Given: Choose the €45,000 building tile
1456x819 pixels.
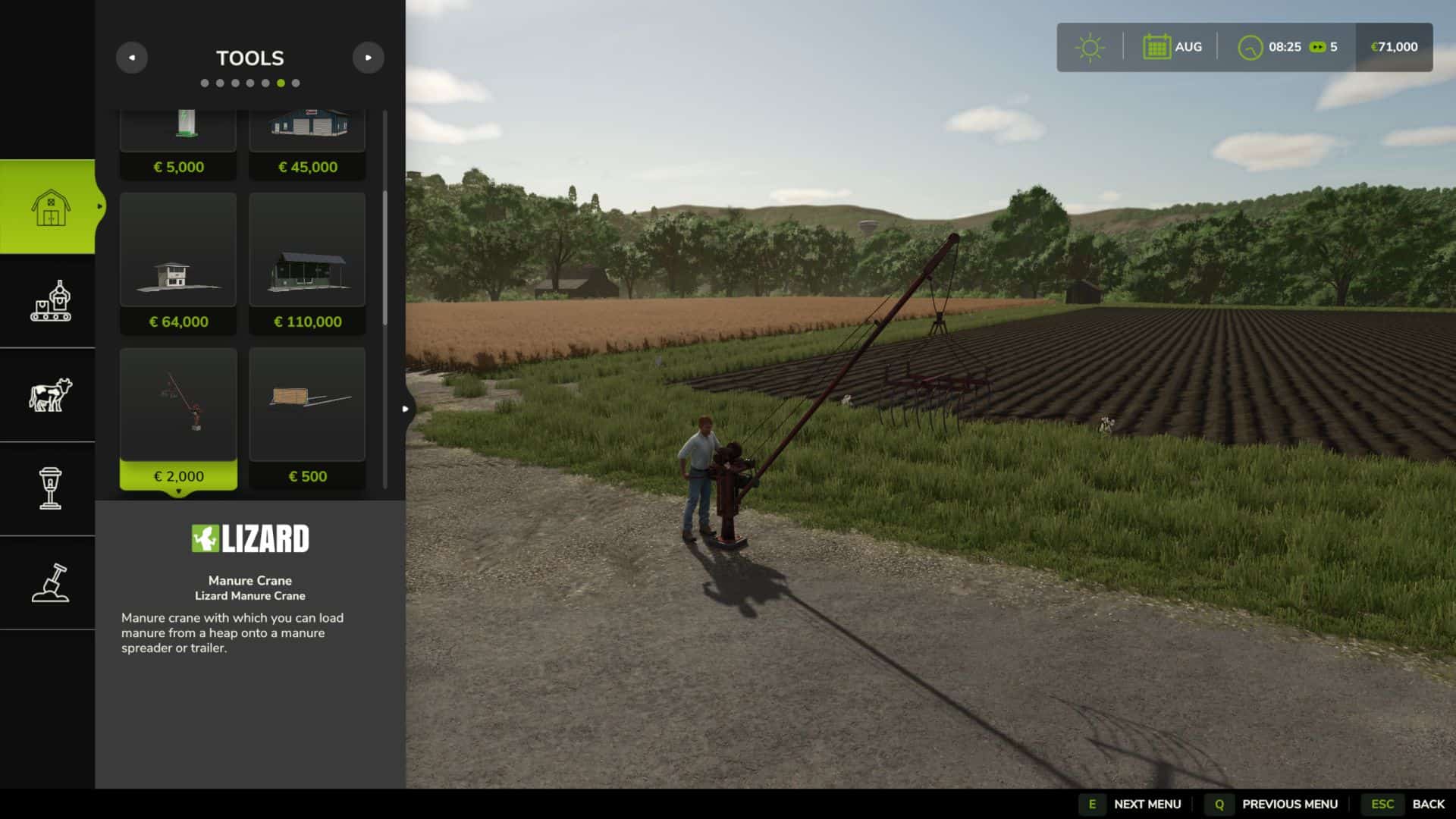Looking at the screenshot, I should click(x=307, y=144).
